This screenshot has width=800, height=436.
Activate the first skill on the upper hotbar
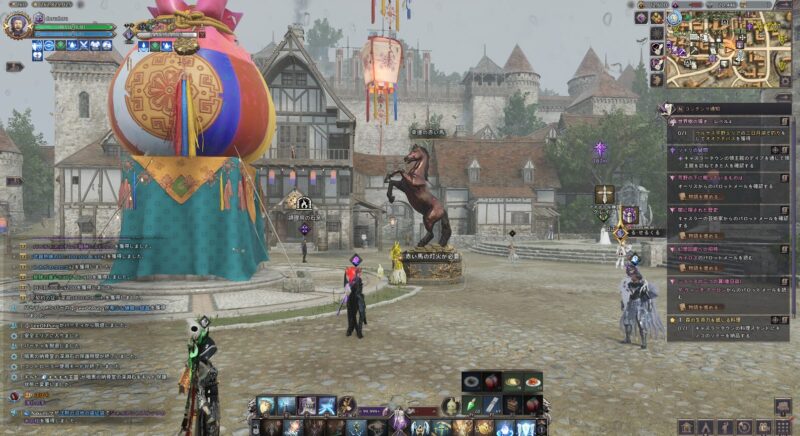tap(265, 405)
